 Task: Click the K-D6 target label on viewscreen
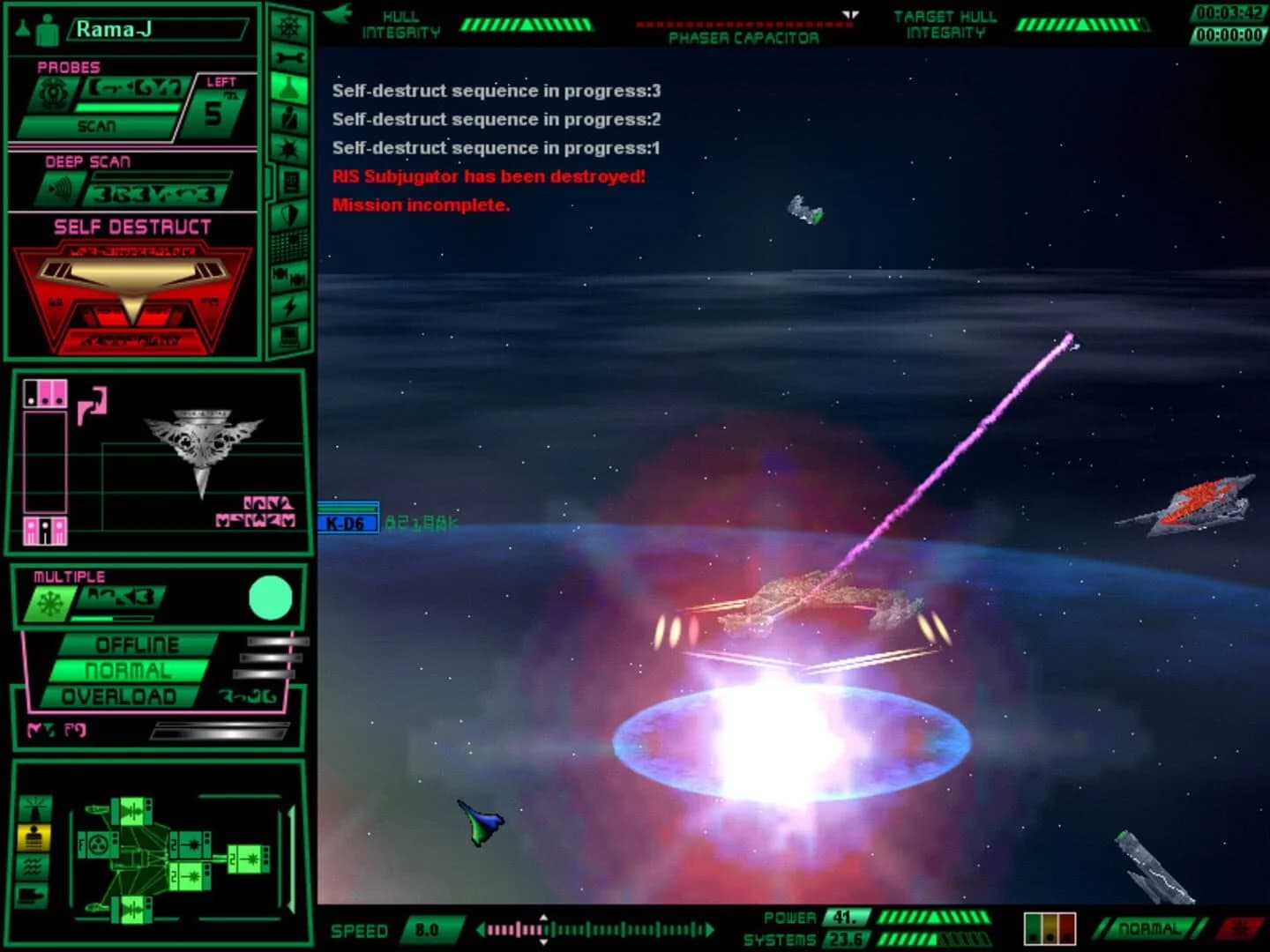[346, 522]
